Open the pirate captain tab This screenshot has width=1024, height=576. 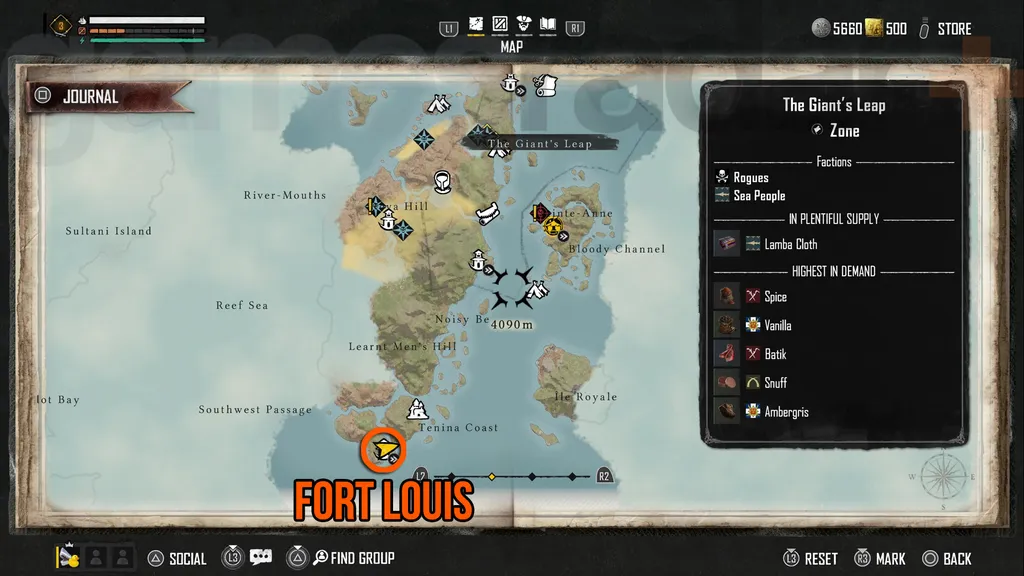[523, 24]
